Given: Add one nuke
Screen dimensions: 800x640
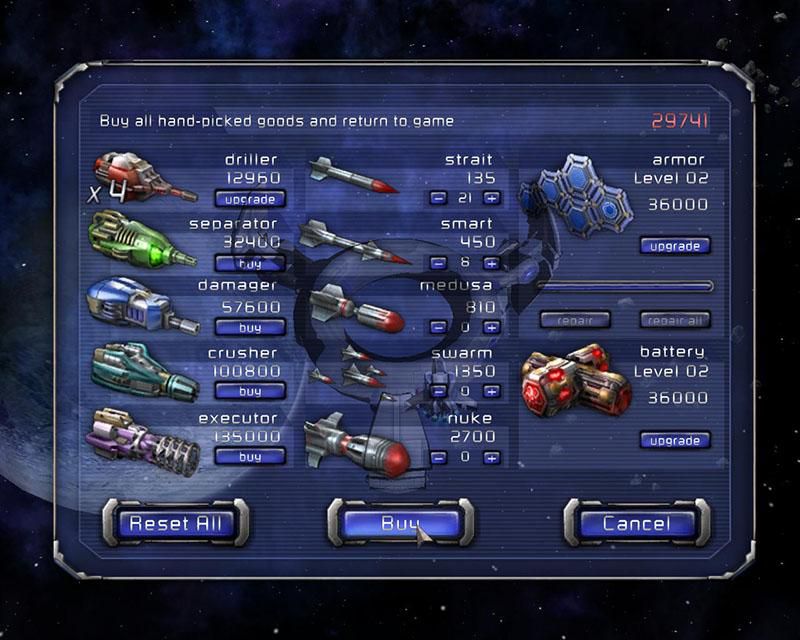Looking at the screenshot, I should tap(491, 457).
